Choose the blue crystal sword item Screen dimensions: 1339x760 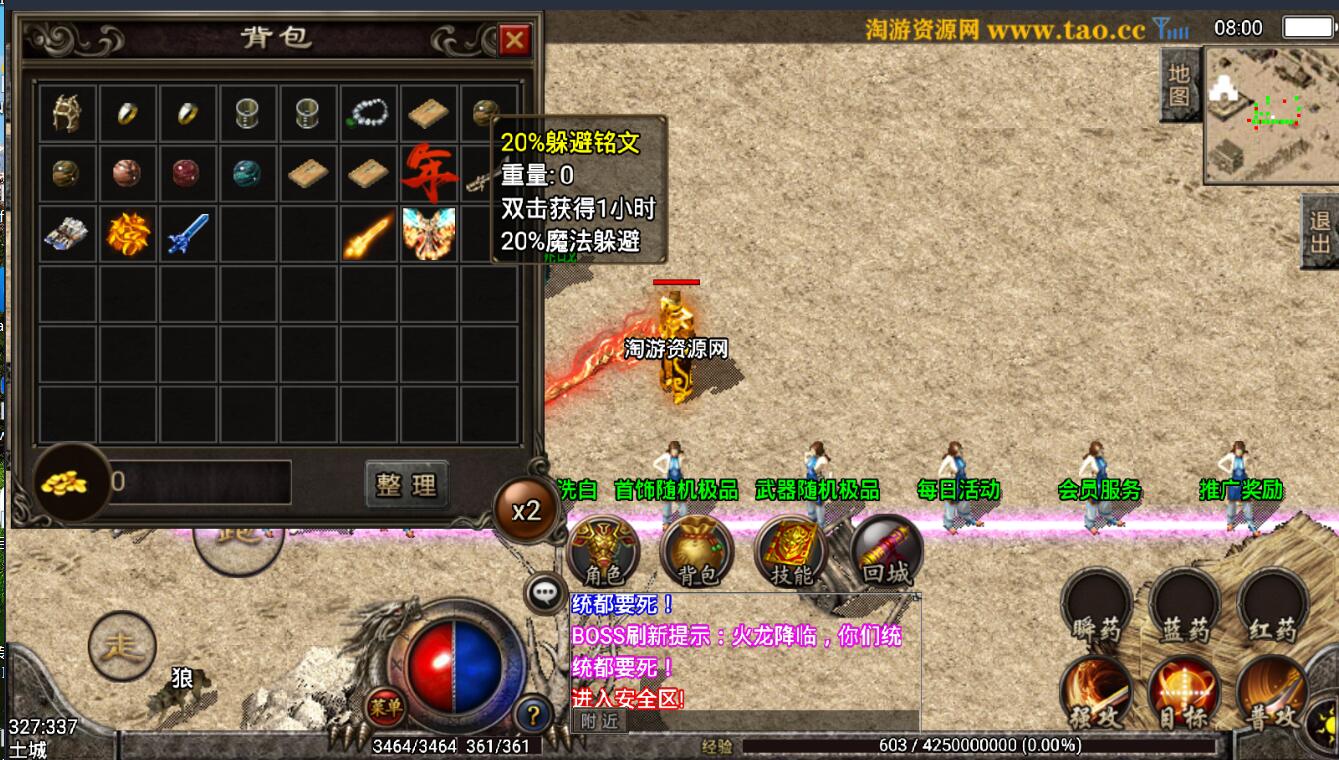point(188,233)
